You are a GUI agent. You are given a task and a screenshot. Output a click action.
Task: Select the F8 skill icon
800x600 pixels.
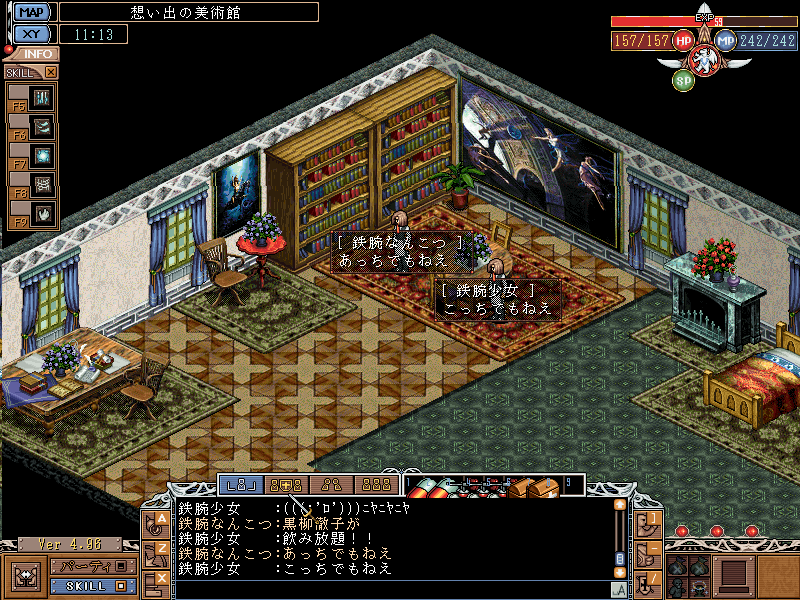click(x=42, y=185)
